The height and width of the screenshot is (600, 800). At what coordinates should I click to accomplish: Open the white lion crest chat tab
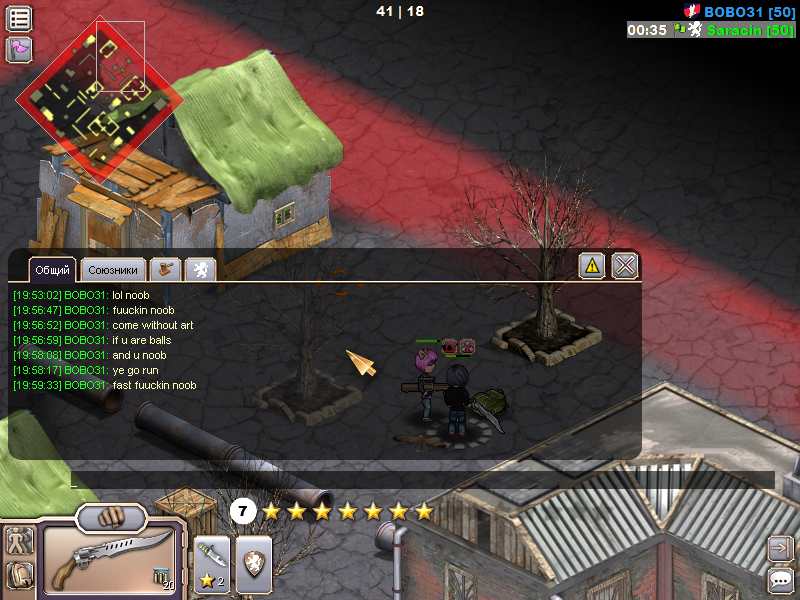pyautogui.click(x=200, y=270)
